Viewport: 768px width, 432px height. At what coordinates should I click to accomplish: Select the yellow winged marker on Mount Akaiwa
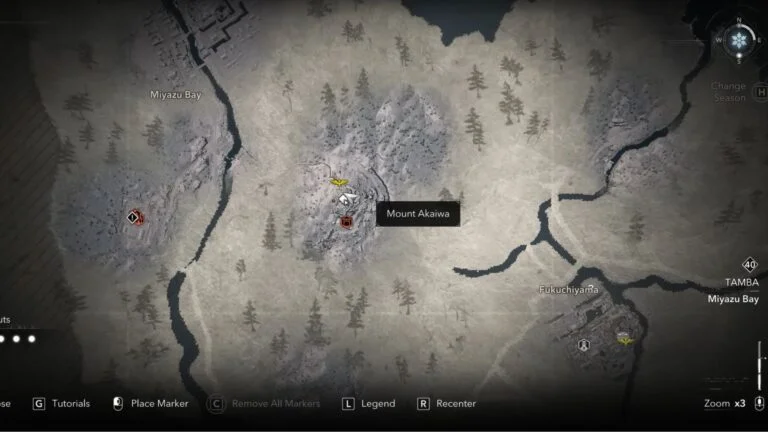point(339,183)
